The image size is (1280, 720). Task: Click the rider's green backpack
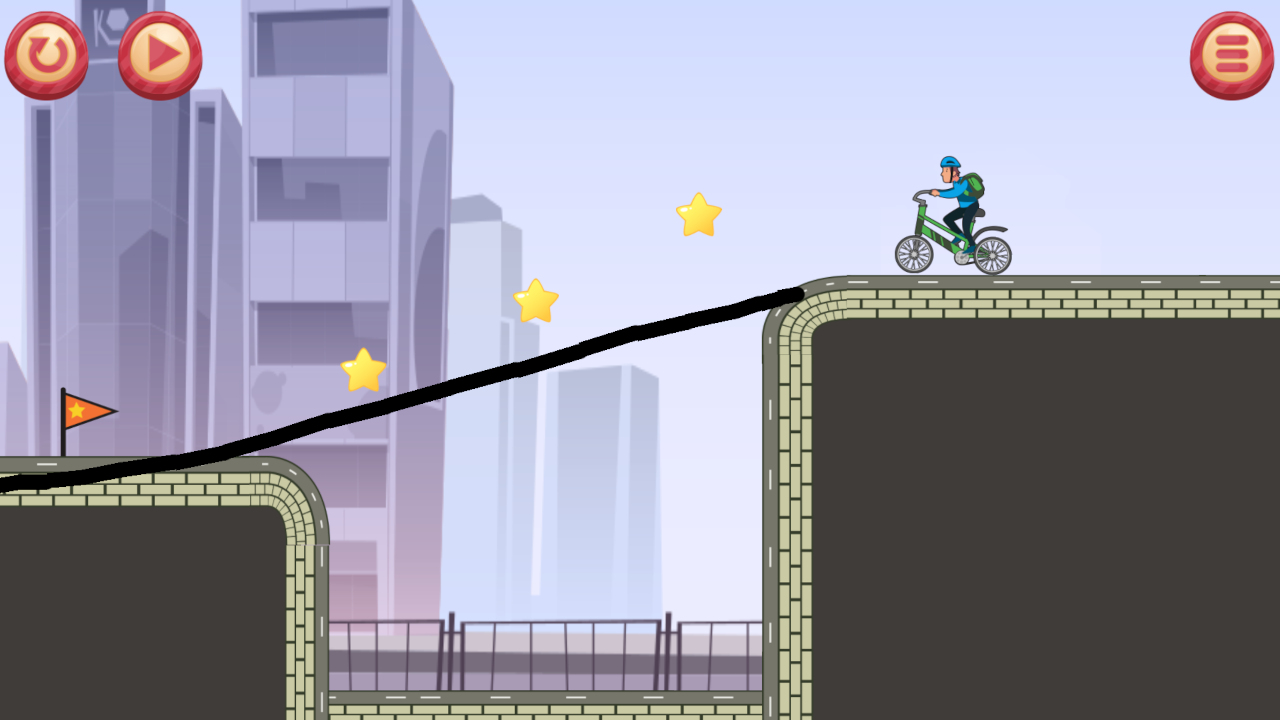coord(976,185)
